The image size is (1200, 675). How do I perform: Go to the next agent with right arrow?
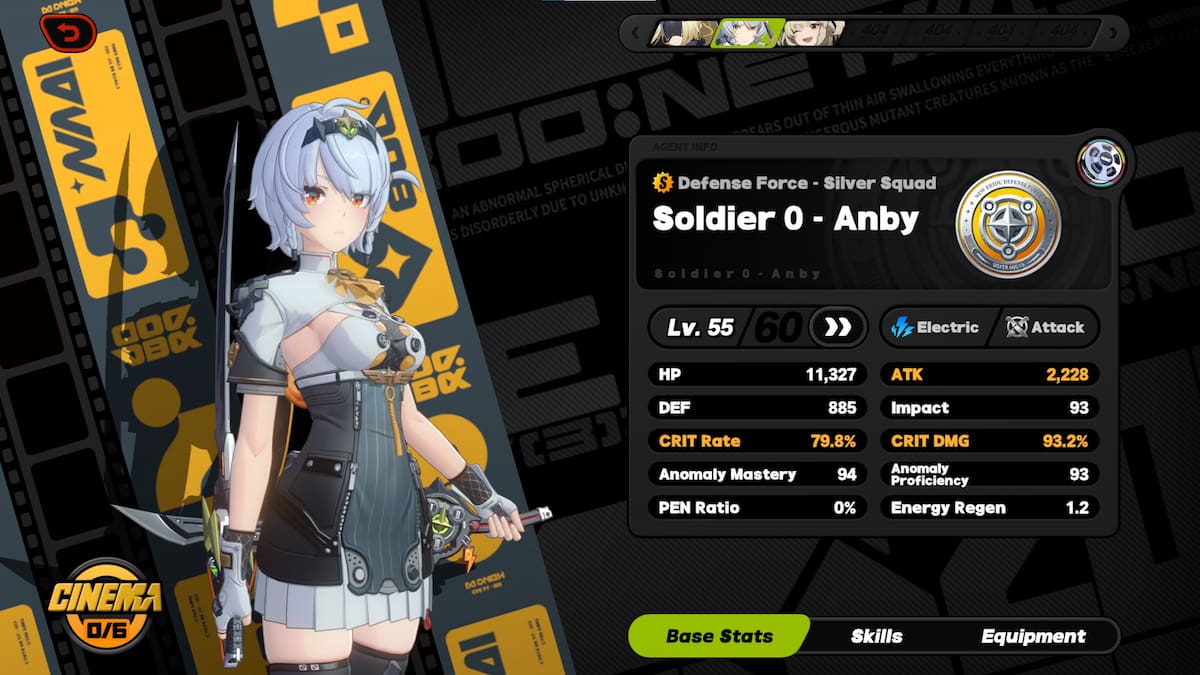pyautogui.click(x=1111, y=33)
